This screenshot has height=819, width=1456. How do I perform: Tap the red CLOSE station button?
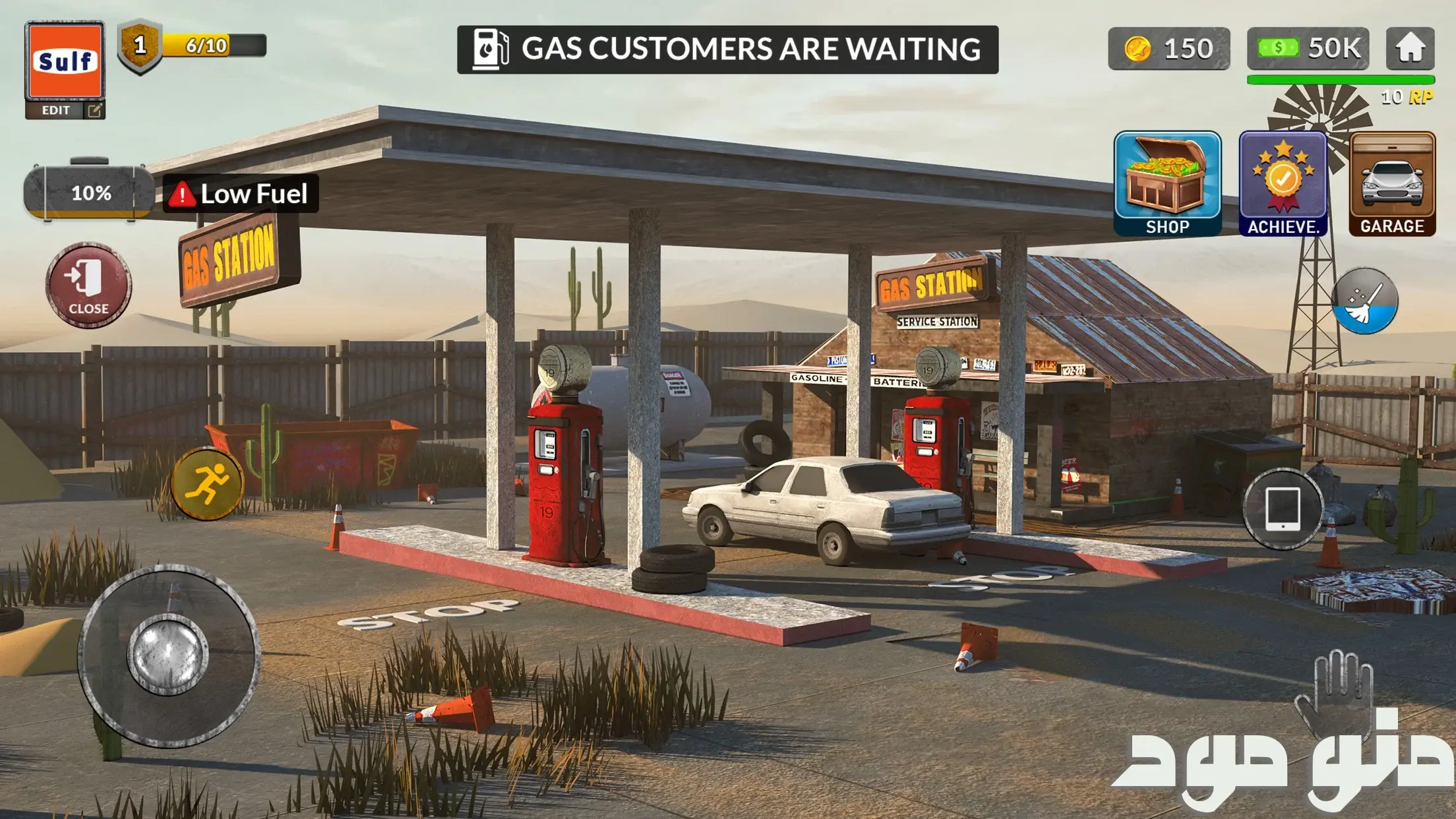[88, 285]
